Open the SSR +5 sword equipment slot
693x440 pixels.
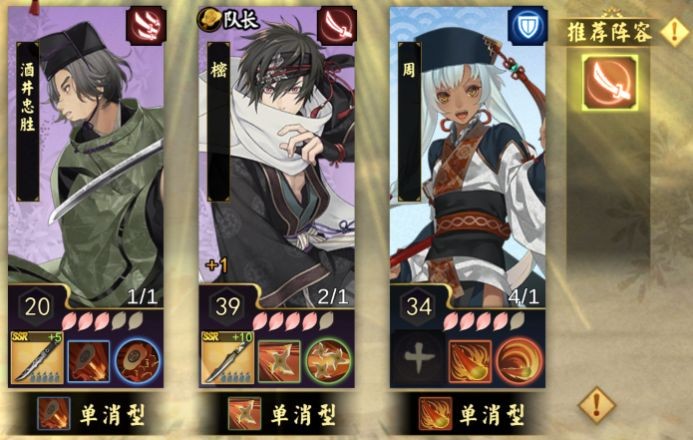click(36, 358)
